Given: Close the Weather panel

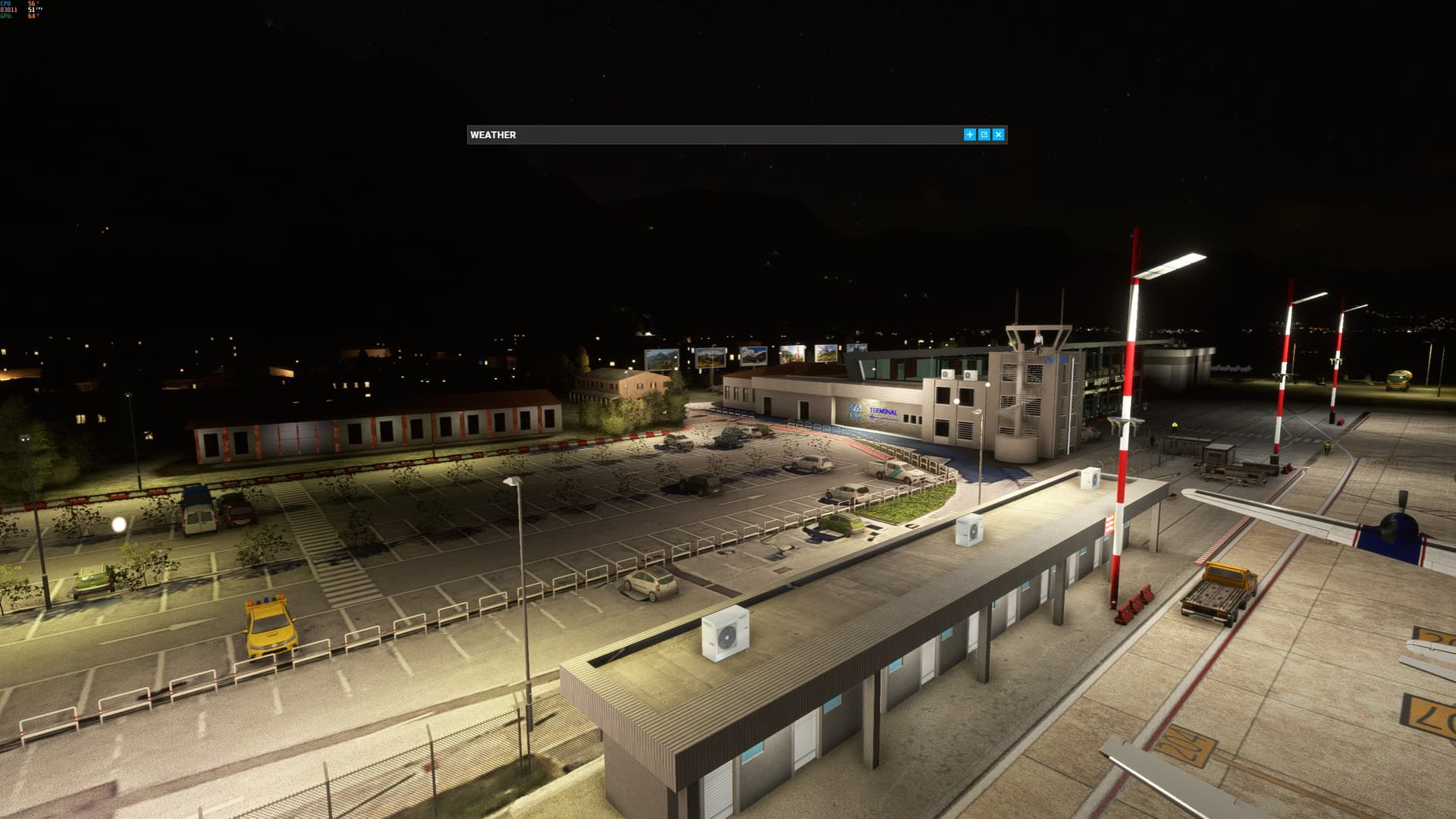Looking at the screenshot, I should [x=998, y=134].
